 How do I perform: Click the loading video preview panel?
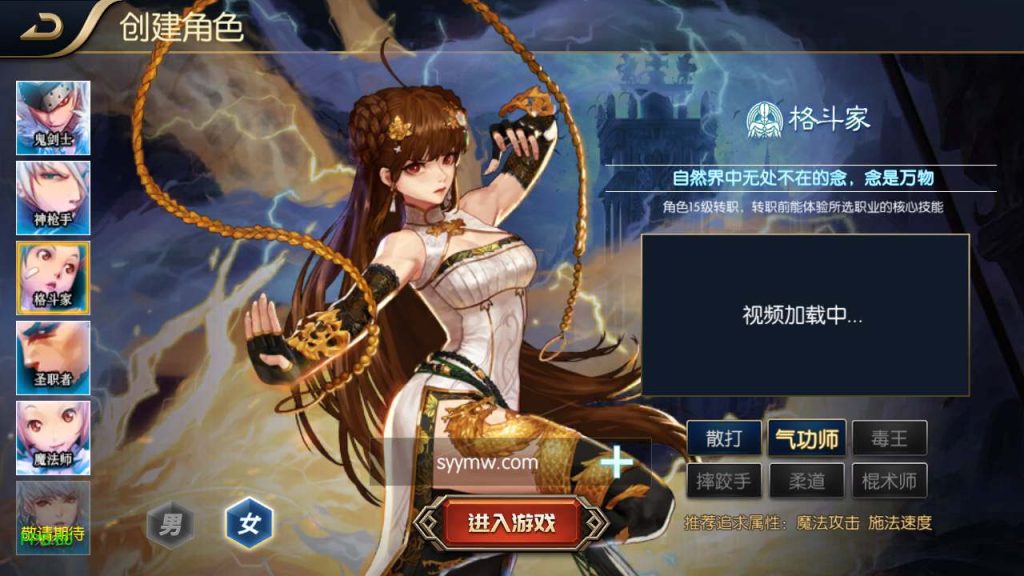[805, 315]
